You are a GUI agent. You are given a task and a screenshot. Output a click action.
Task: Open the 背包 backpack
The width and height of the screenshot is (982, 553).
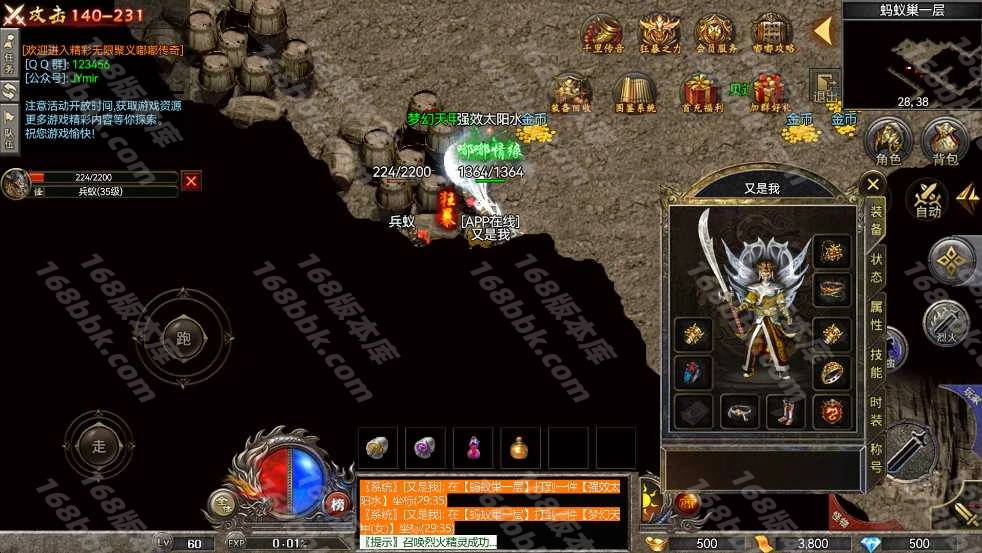point(945,142)
